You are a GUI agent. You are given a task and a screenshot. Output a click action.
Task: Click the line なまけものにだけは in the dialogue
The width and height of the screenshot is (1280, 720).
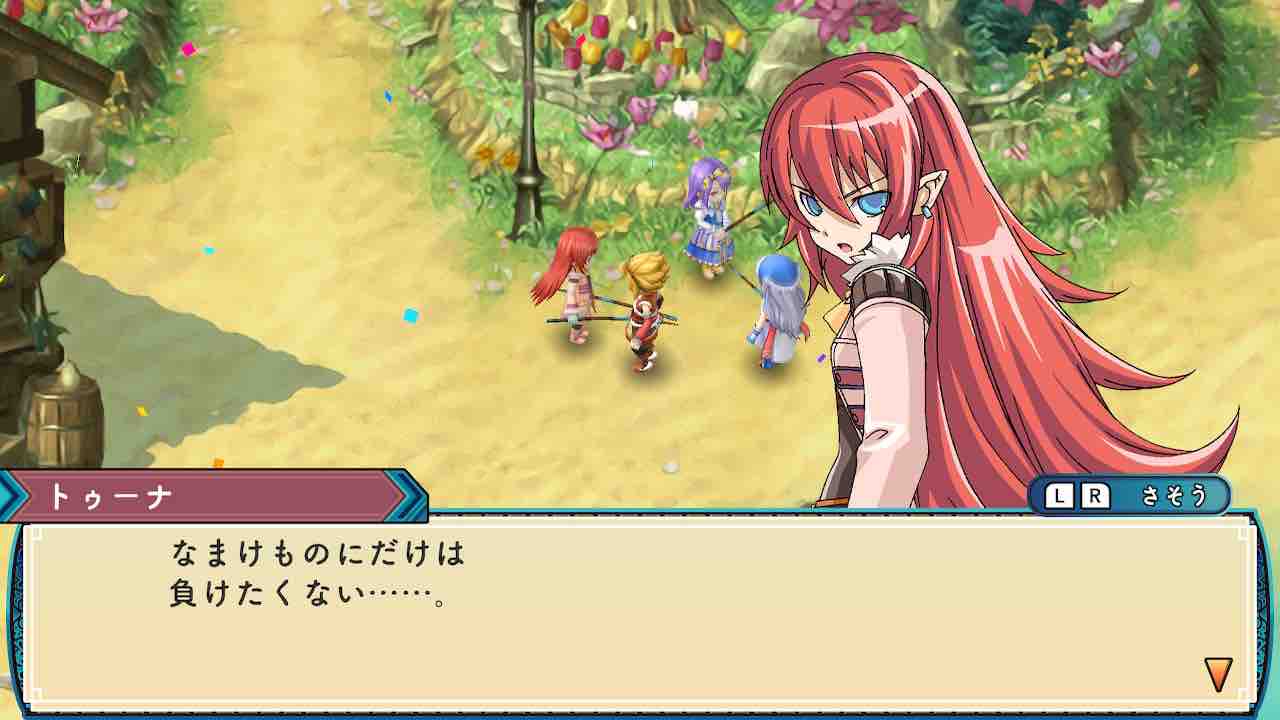pos(320,555)
